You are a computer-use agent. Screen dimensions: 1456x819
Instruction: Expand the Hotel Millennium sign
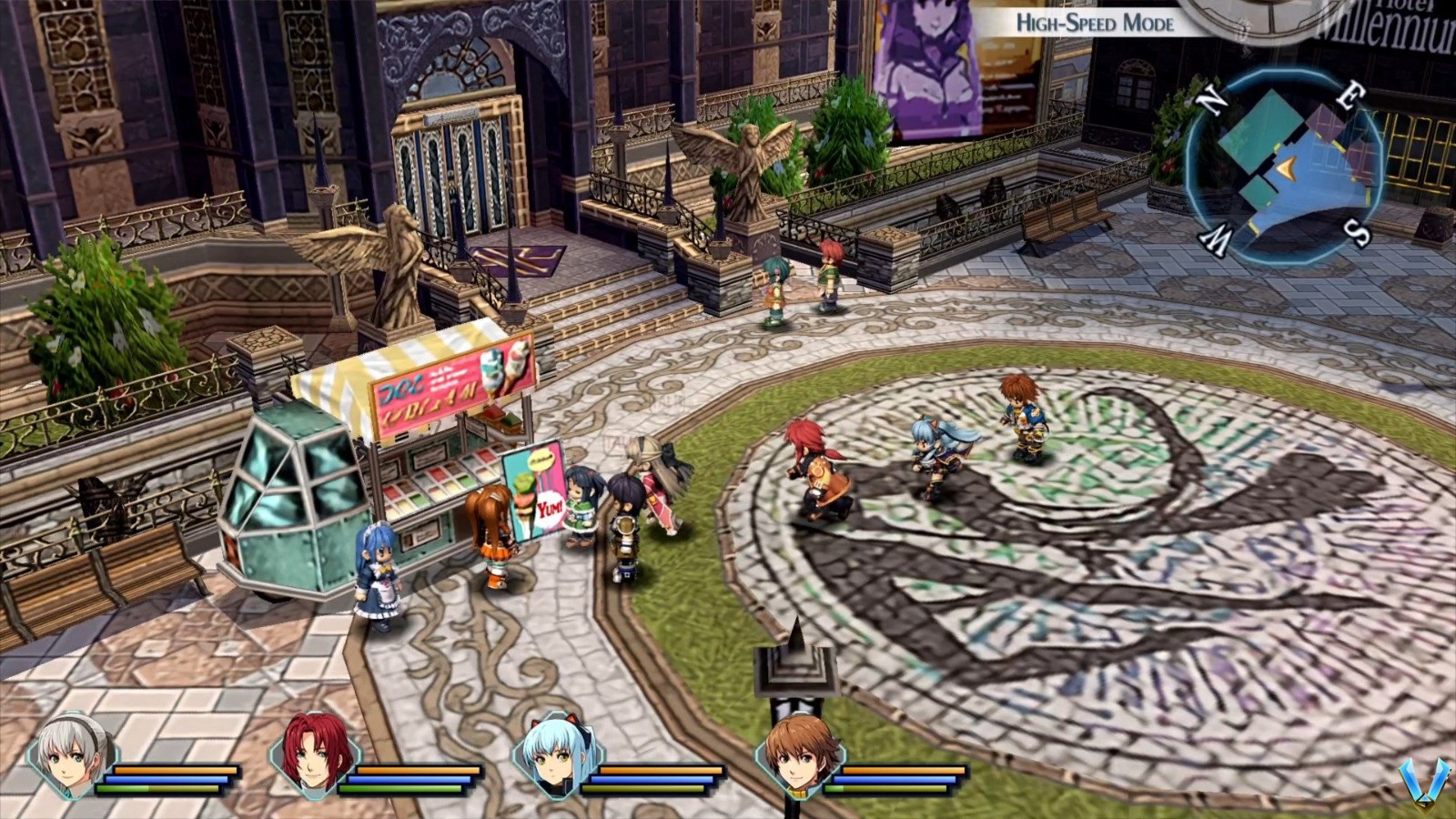tap(1392, 23)
